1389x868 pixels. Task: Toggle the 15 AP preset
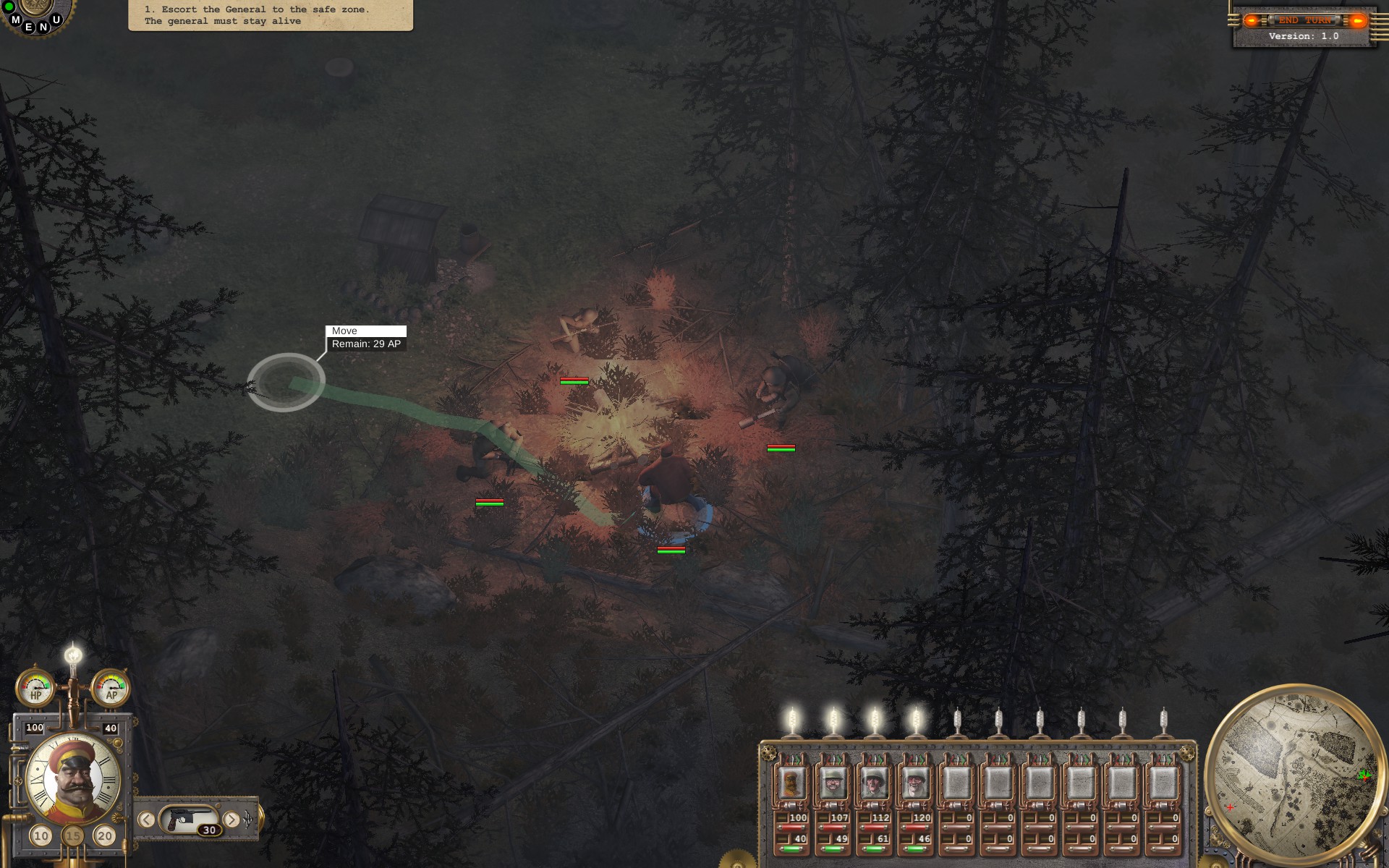(72, 834)
